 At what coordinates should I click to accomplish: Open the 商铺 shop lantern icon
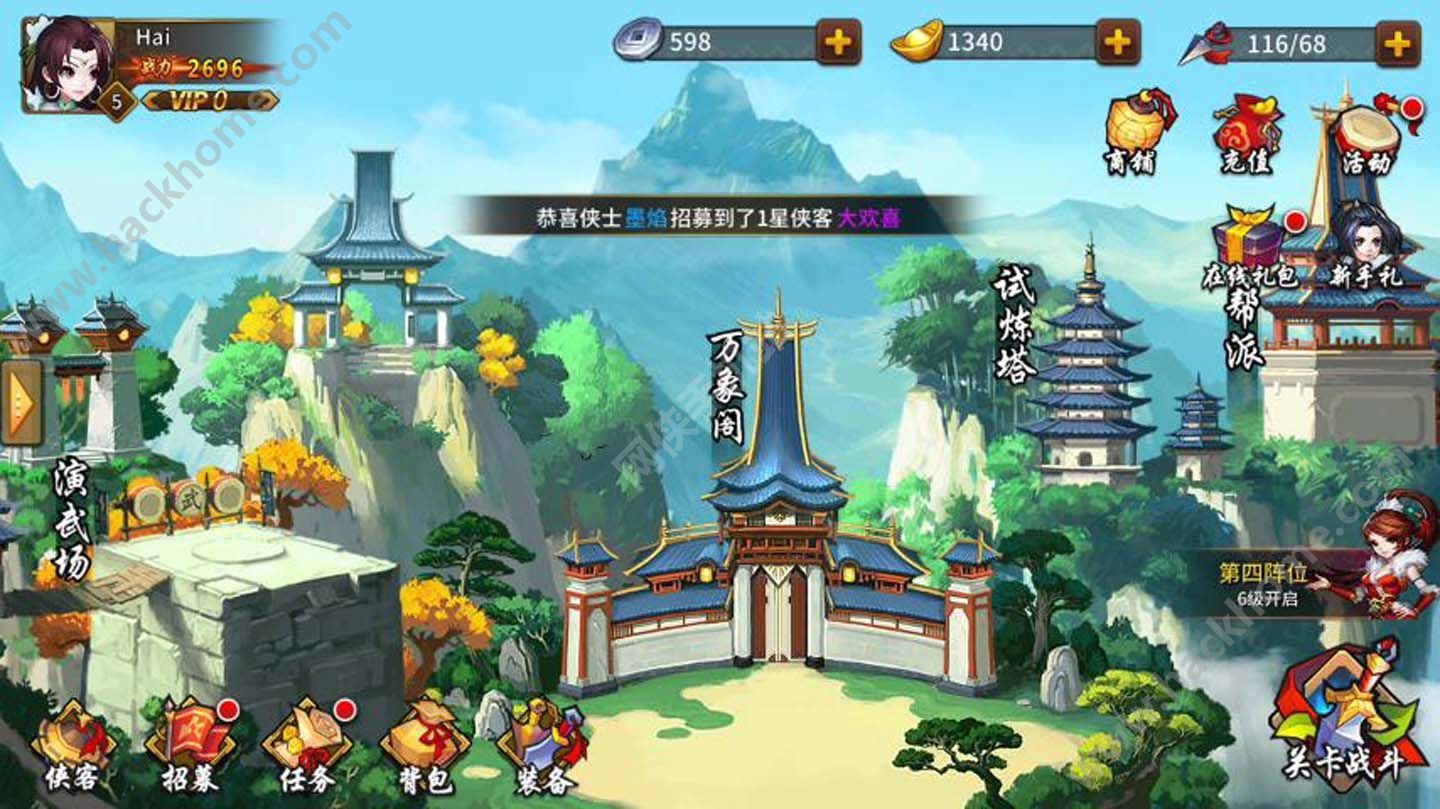click(x=1136, y=132)
